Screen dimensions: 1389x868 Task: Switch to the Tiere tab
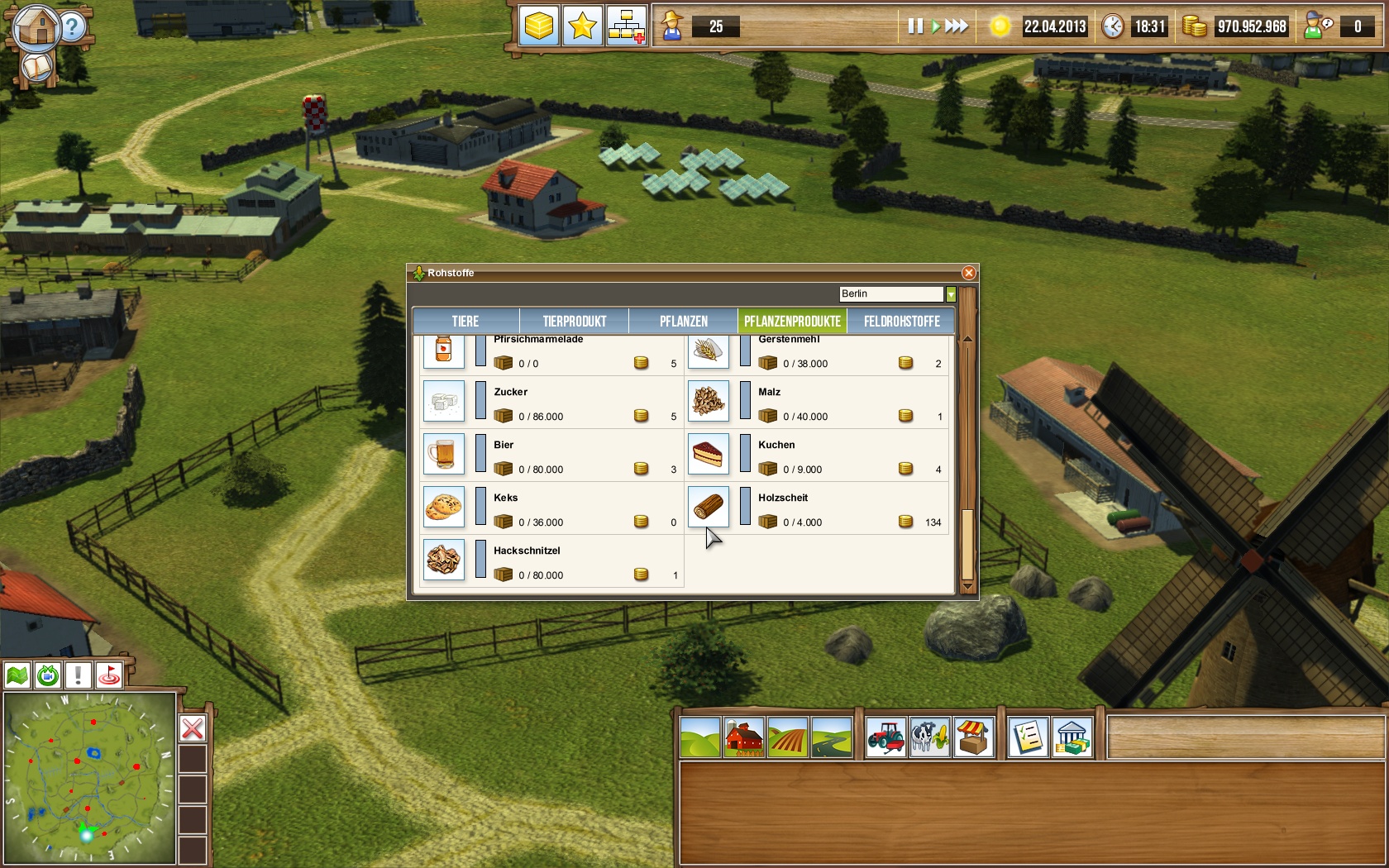click(x=465, y=321)
